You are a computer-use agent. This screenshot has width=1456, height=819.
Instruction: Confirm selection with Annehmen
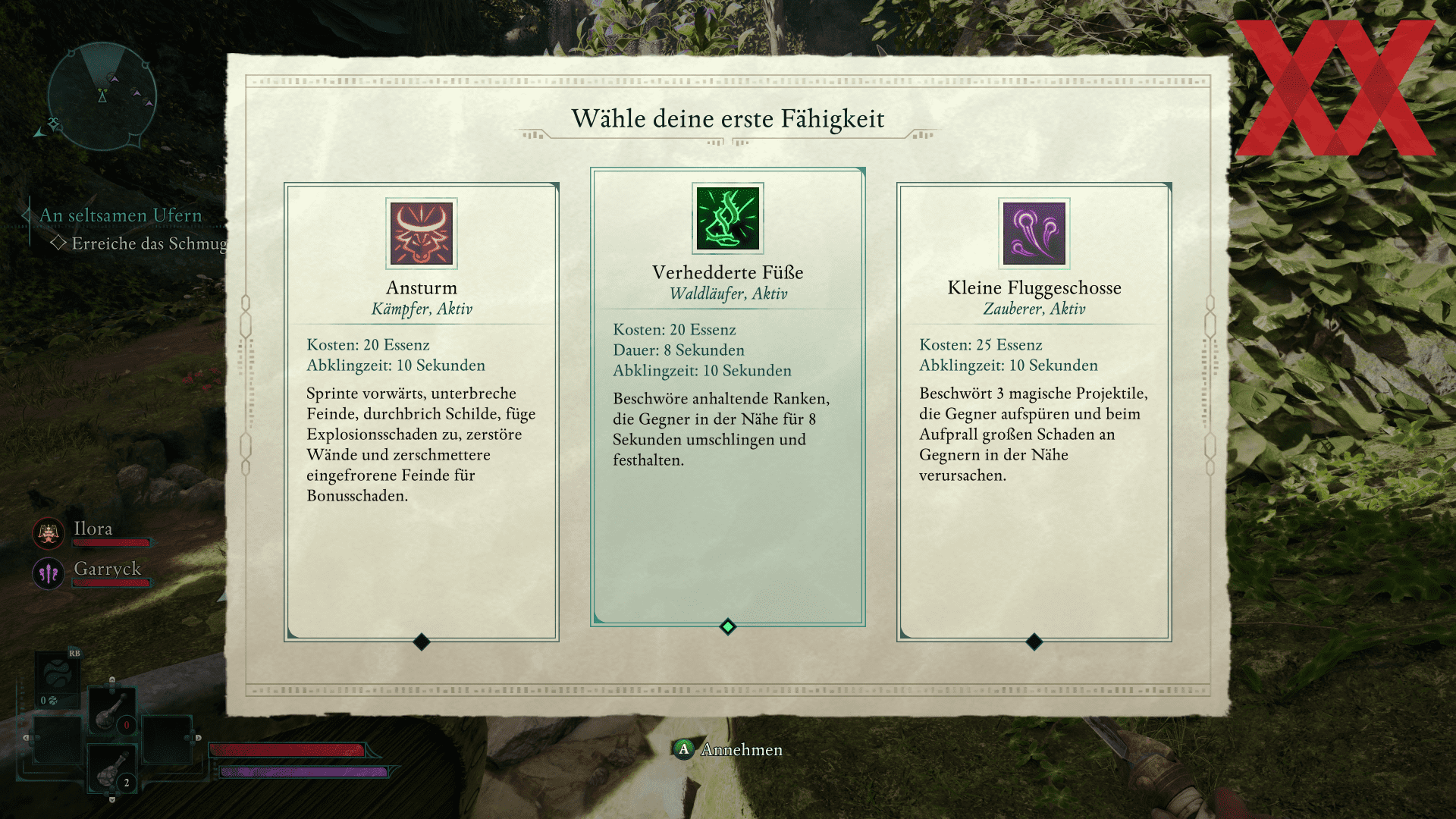(x=728, y=749)
